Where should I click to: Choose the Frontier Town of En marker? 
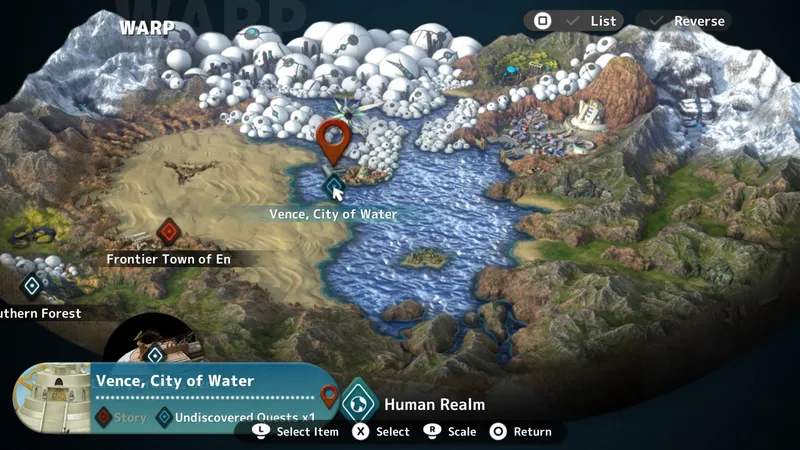[169, 233]
